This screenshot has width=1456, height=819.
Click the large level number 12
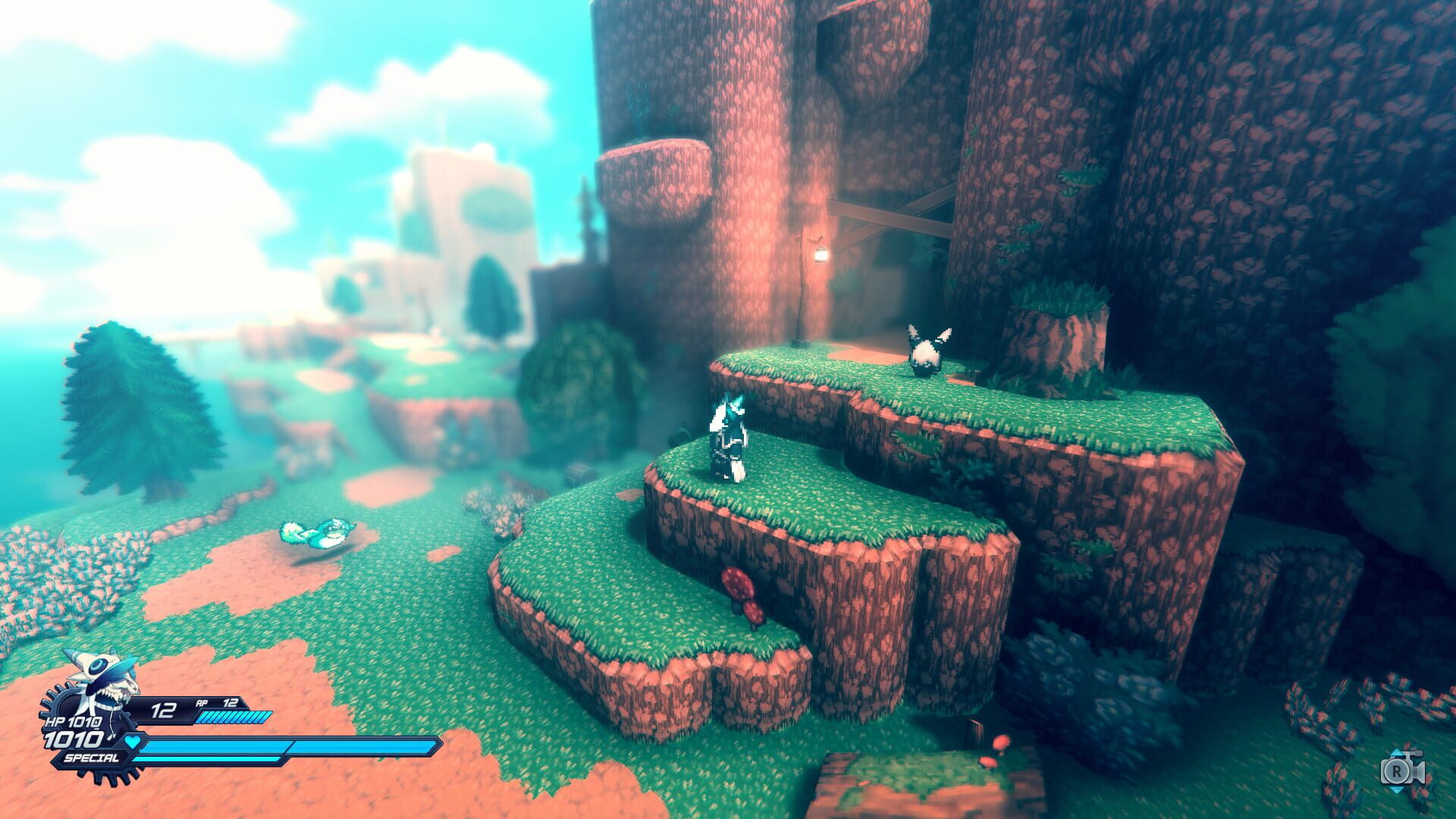(163, 711)
